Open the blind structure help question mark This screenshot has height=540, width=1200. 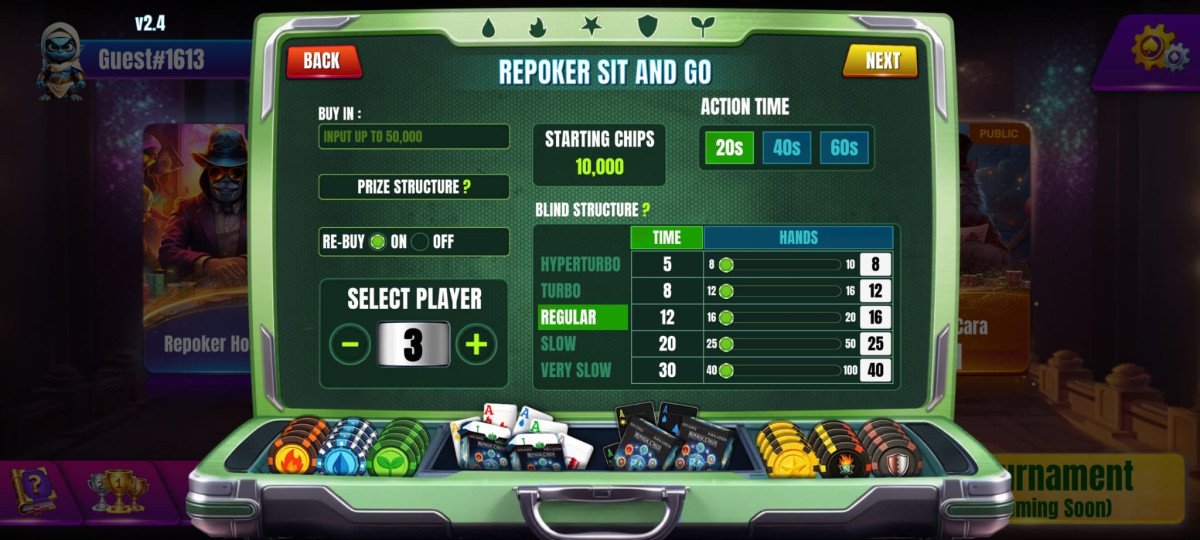click(646, 210)
